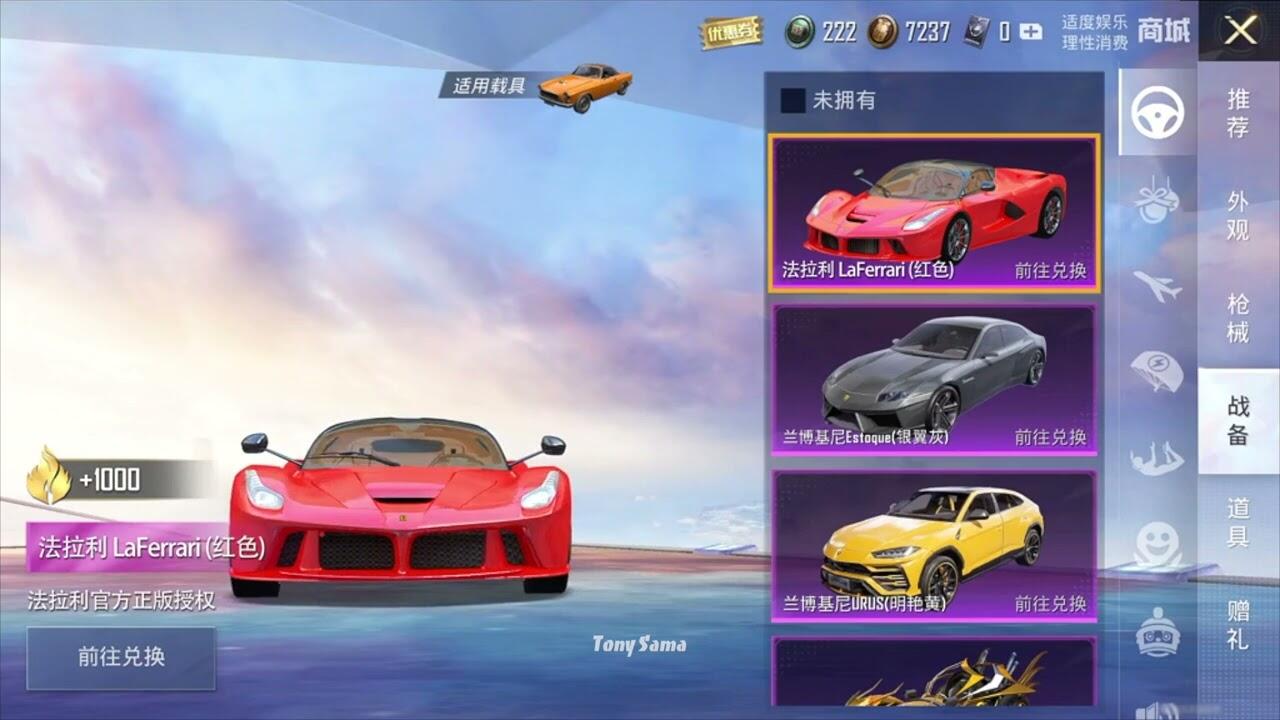This screenshot has width=1280, height=720.
Task: Choose the grey Lamborghini Estoque card
Action: tap(934, 380)
